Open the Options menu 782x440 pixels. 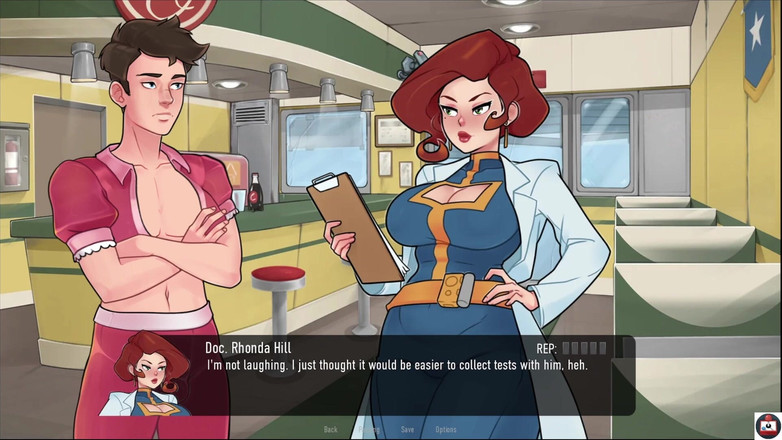[x=446, y=430]
